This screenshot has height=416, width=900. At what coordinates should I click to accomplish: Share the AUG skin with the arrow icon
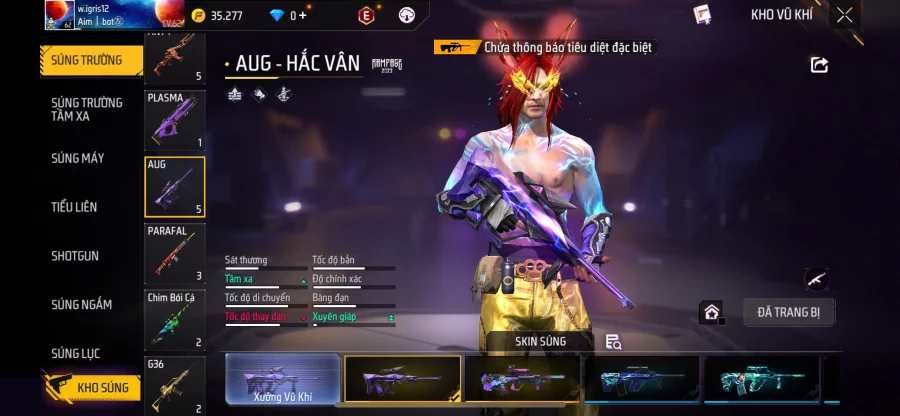(819, 65)
